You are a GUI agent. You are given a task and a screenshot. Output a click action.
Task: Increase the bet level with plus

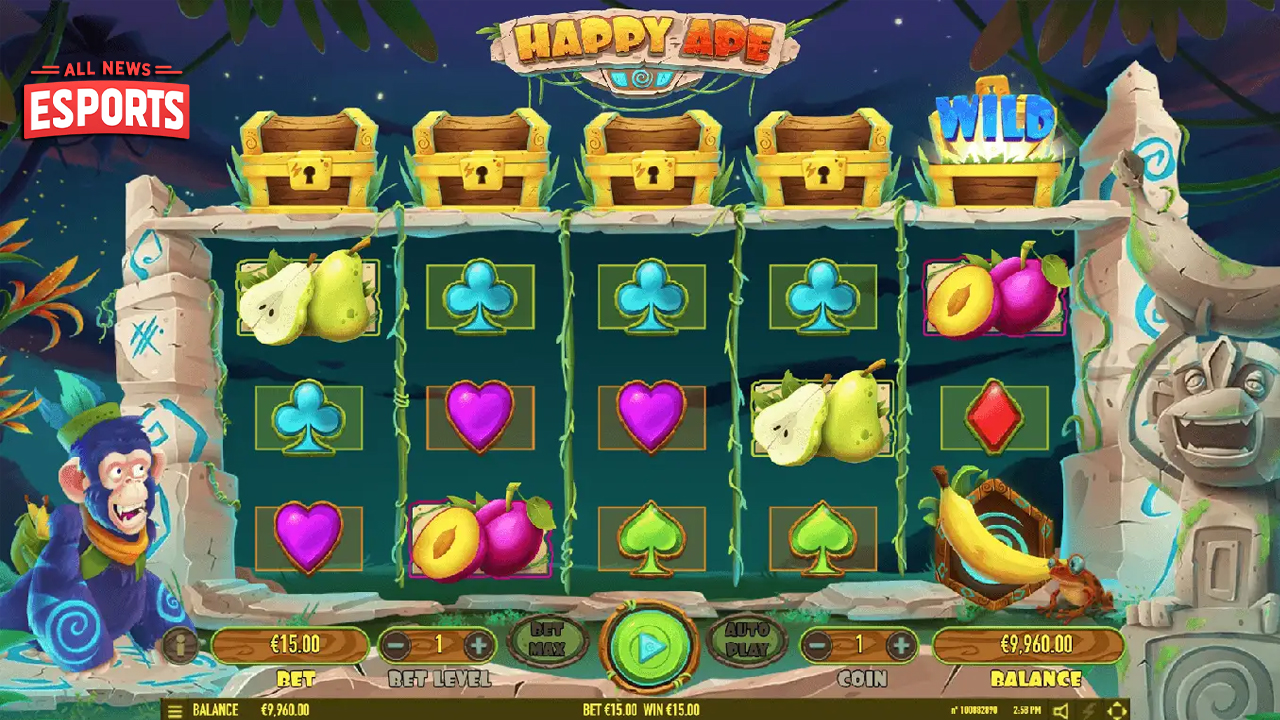(x=479, y=645)
